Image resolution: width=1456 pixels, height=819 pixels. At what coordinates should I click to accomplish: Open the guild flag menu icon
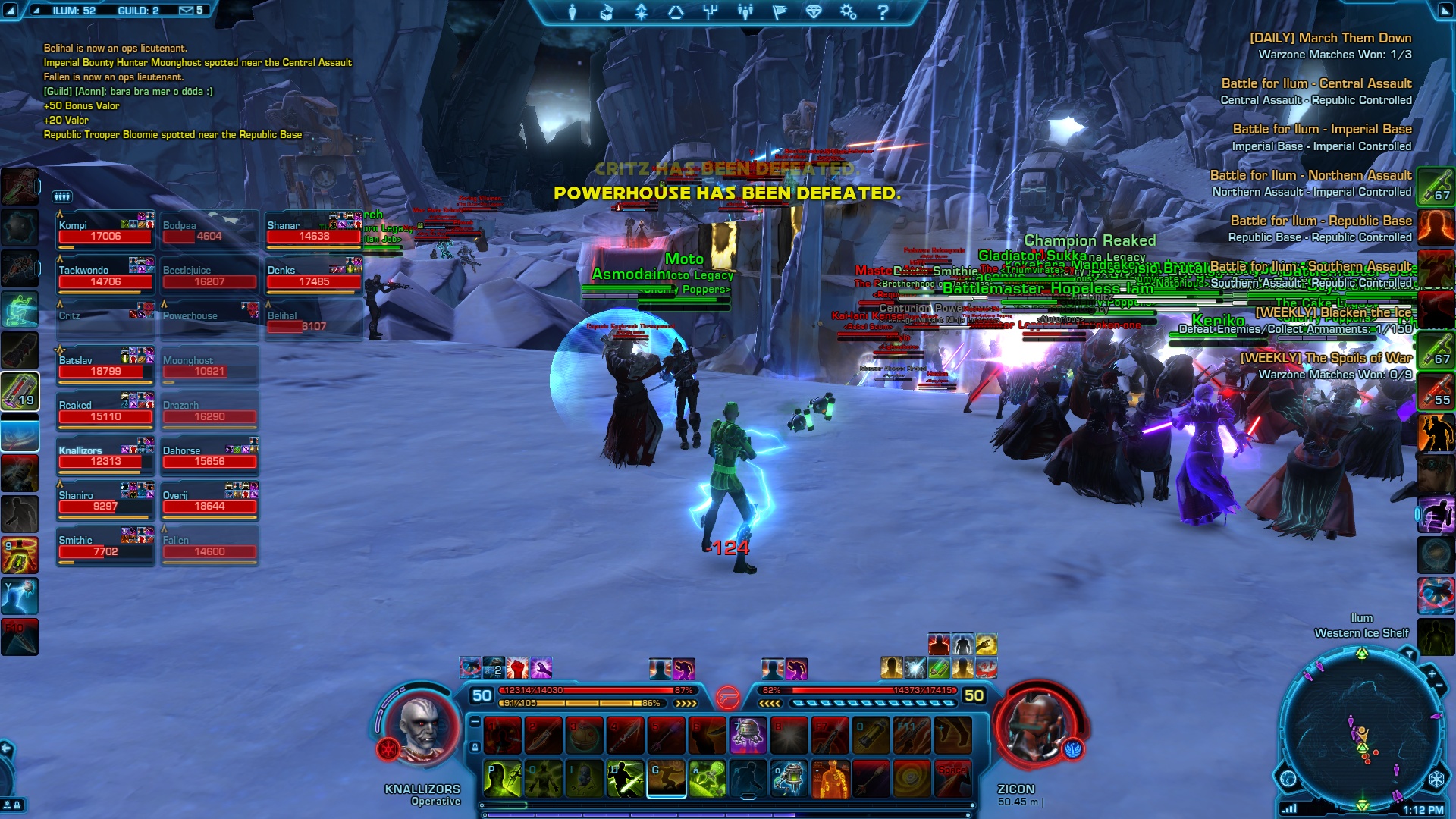(779, 12)
